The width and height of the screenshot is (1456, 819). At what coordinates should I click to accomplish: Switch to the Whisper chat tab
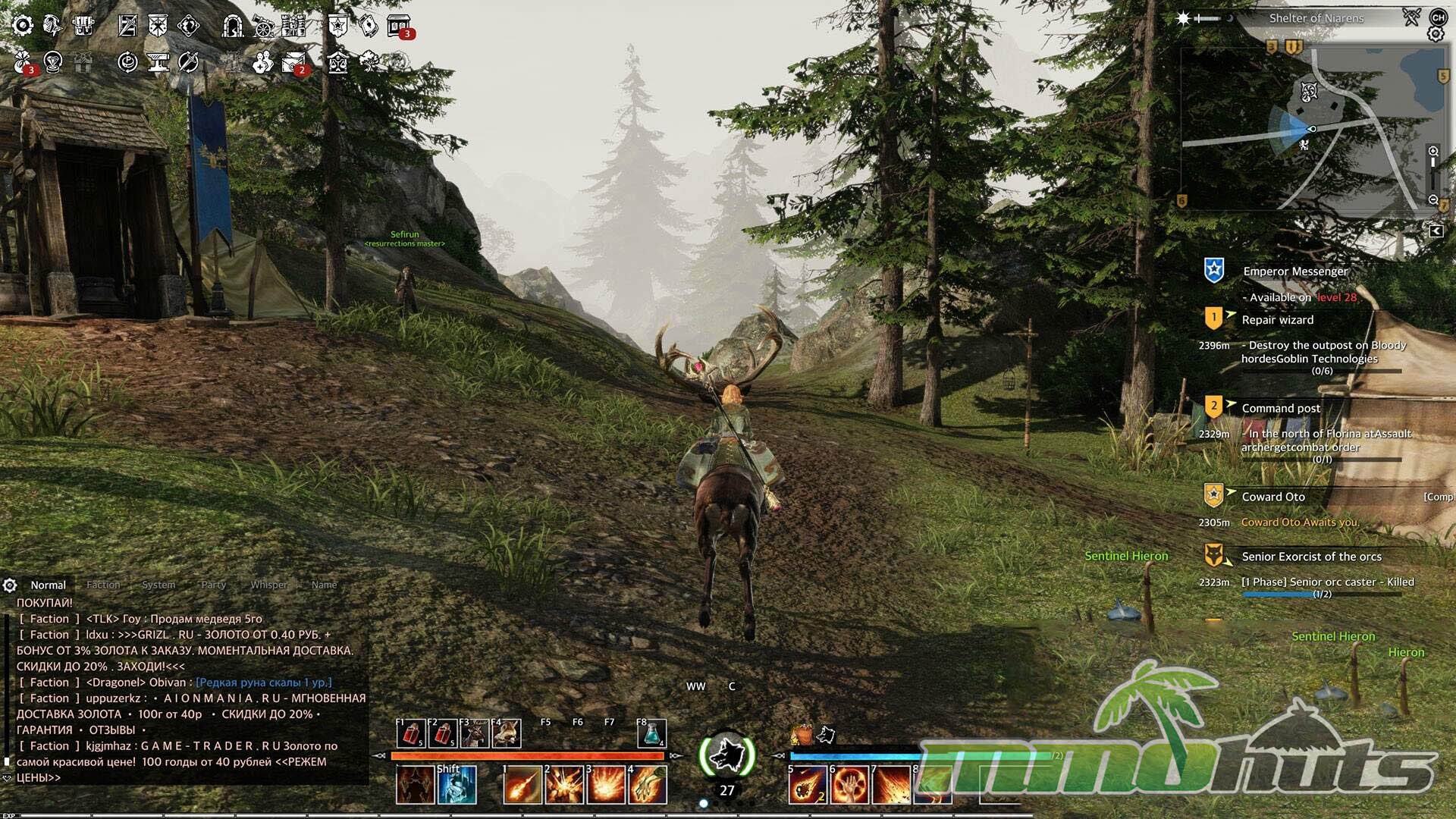(x=269, y=585)
